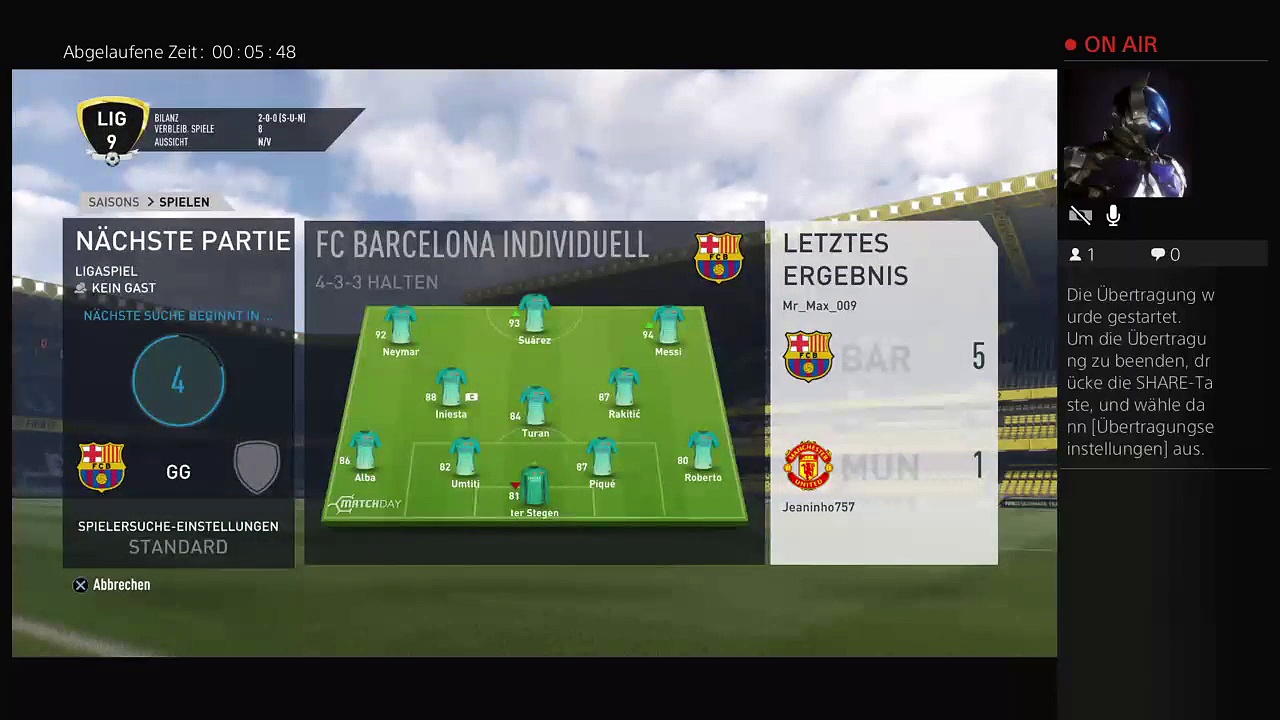Image resolution: width=1280 pixels, height=720 pixels.
Task: Select Messi on the lineup pitch
Action: pos(667,331)
